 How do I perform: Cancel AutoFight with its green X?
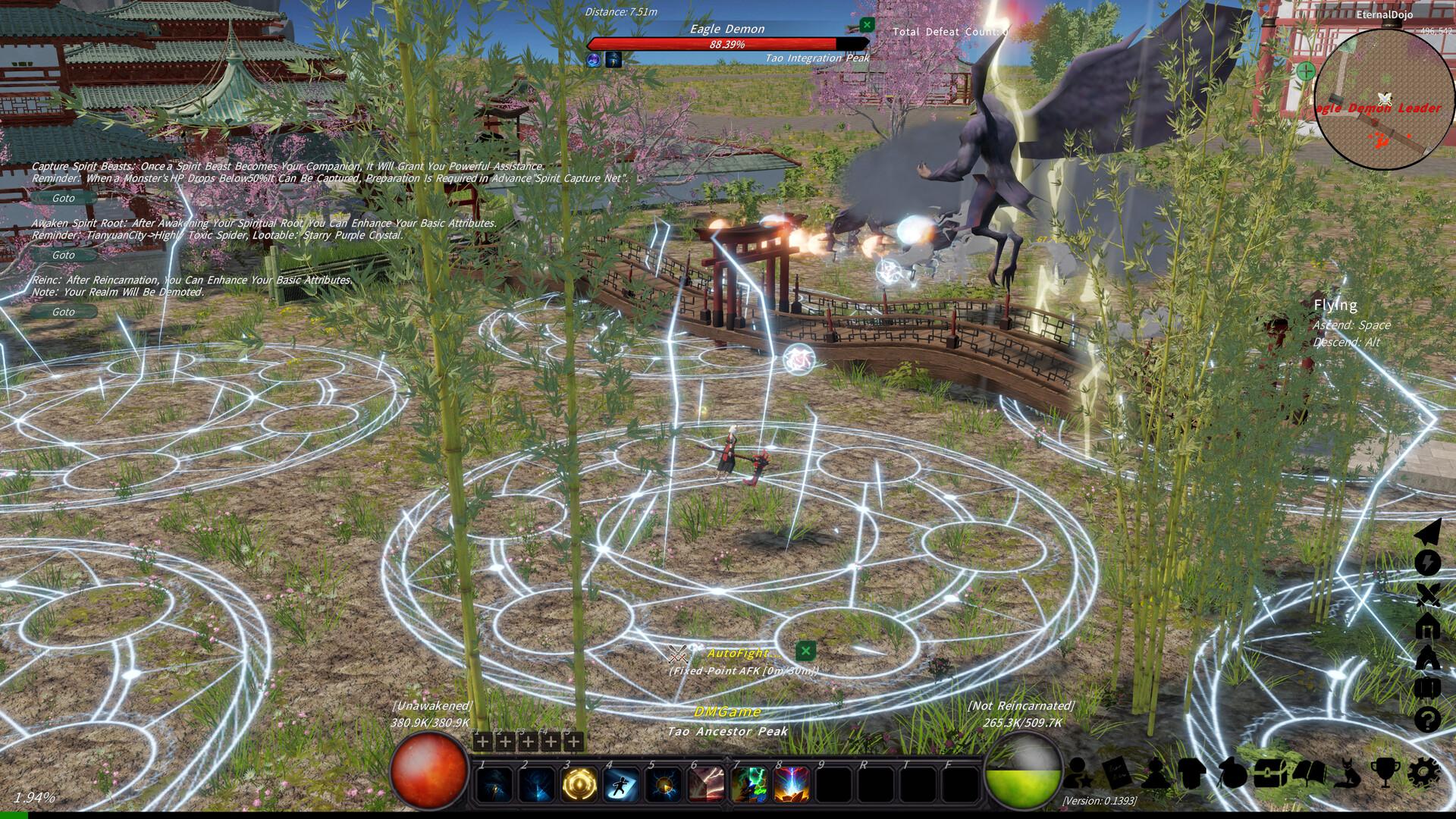pyautogui.click(x=805, y=651)
